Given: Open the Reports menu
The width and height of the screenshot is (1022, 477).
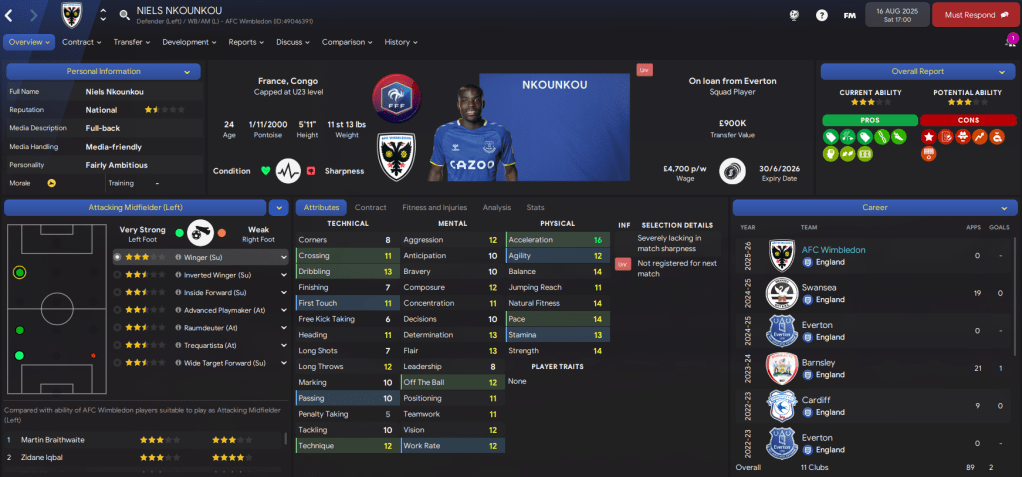Looking at the screenshot, I should [x=246, y=42].
